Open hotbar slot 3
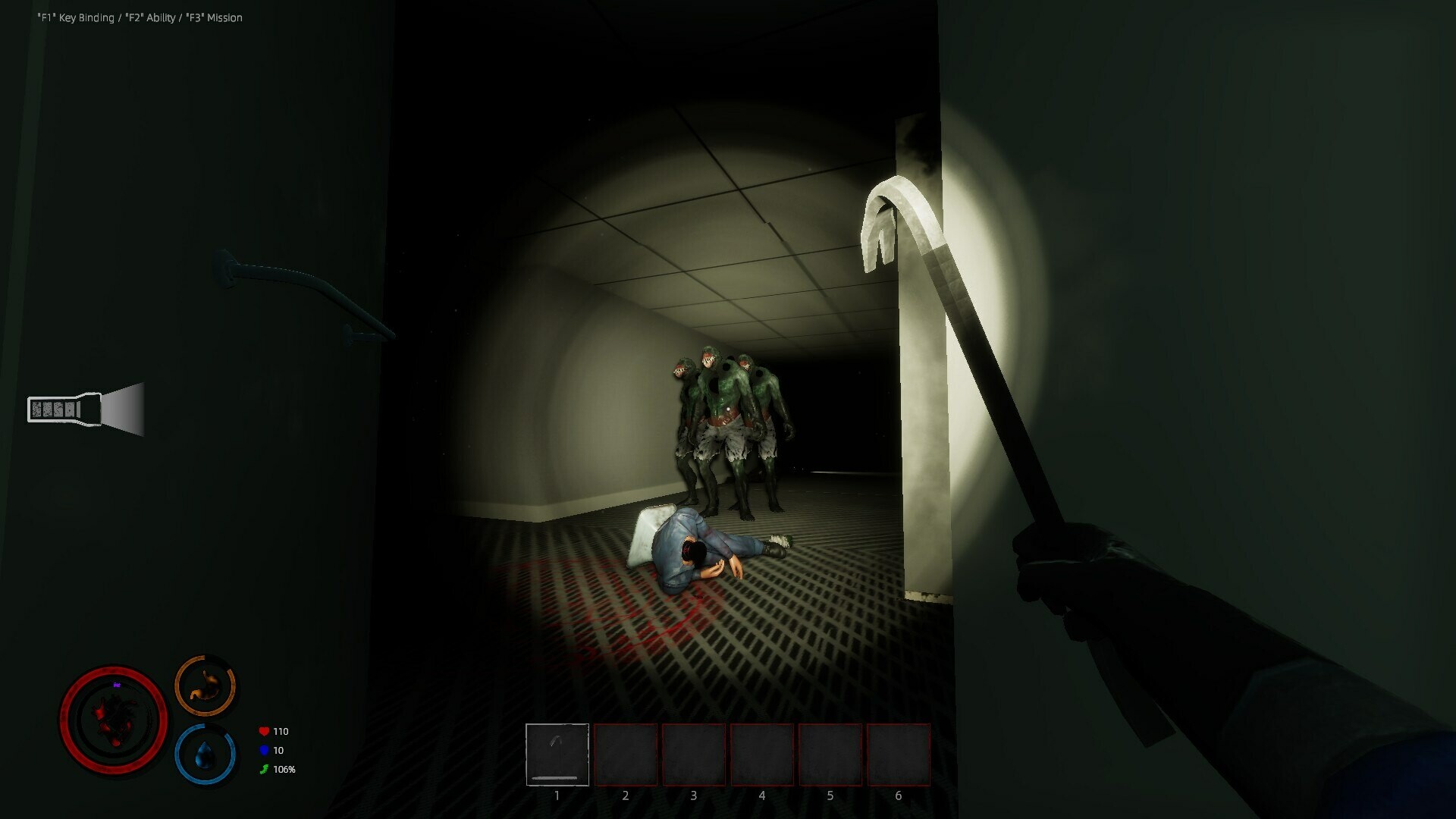Viewport: 1456px width, 819px height. (694, 756)
